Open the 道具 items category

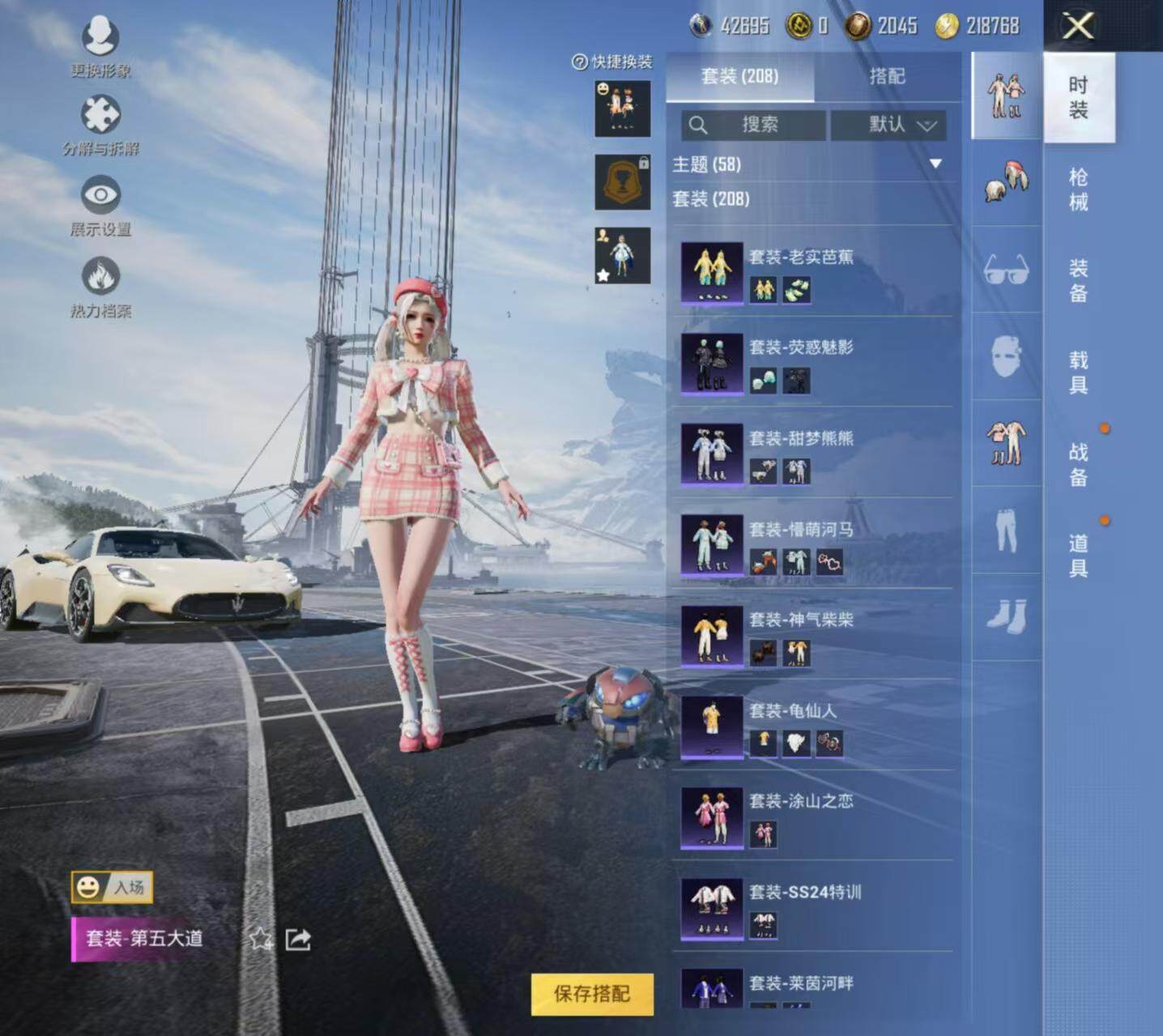[1078, 556]
